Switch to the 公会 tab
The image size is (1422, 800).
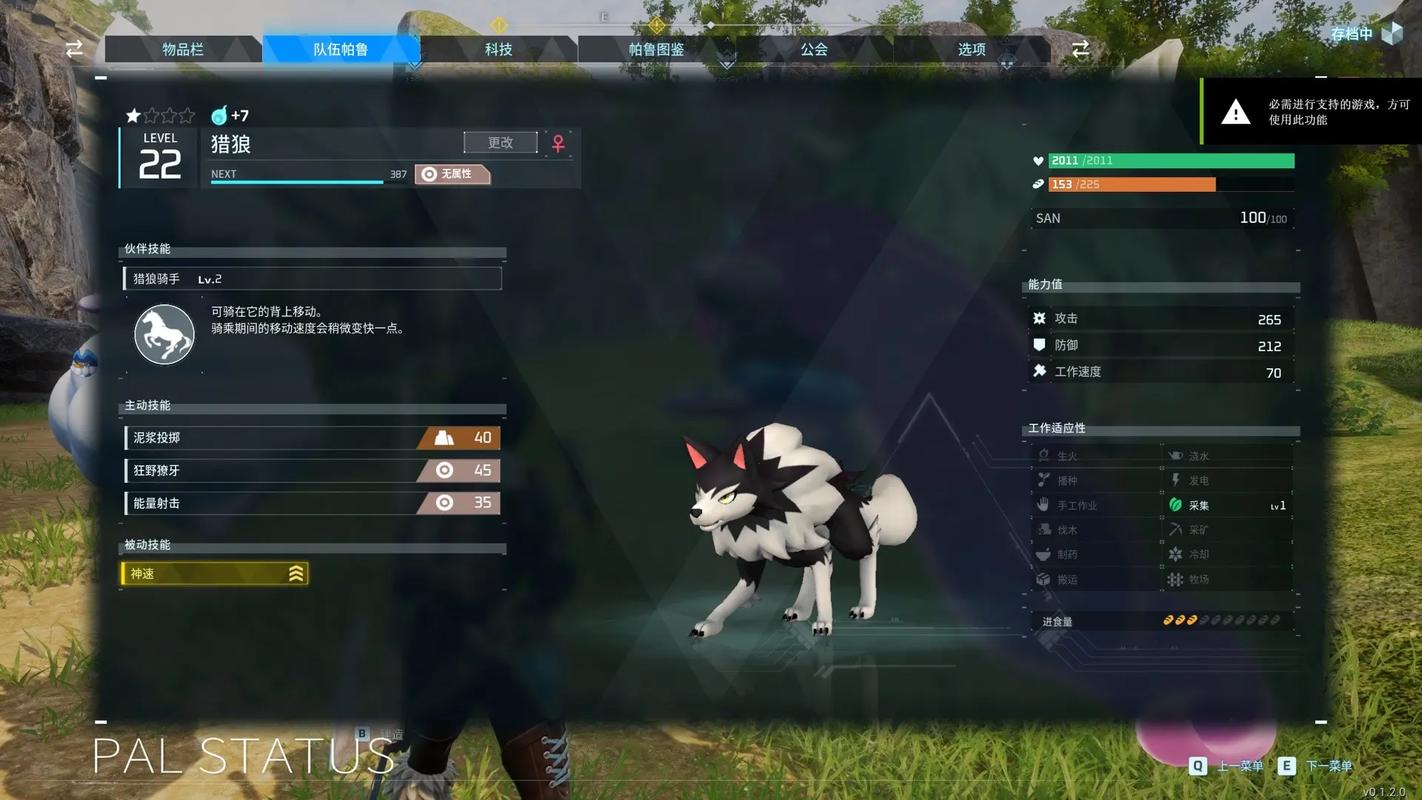pos(814,49)
